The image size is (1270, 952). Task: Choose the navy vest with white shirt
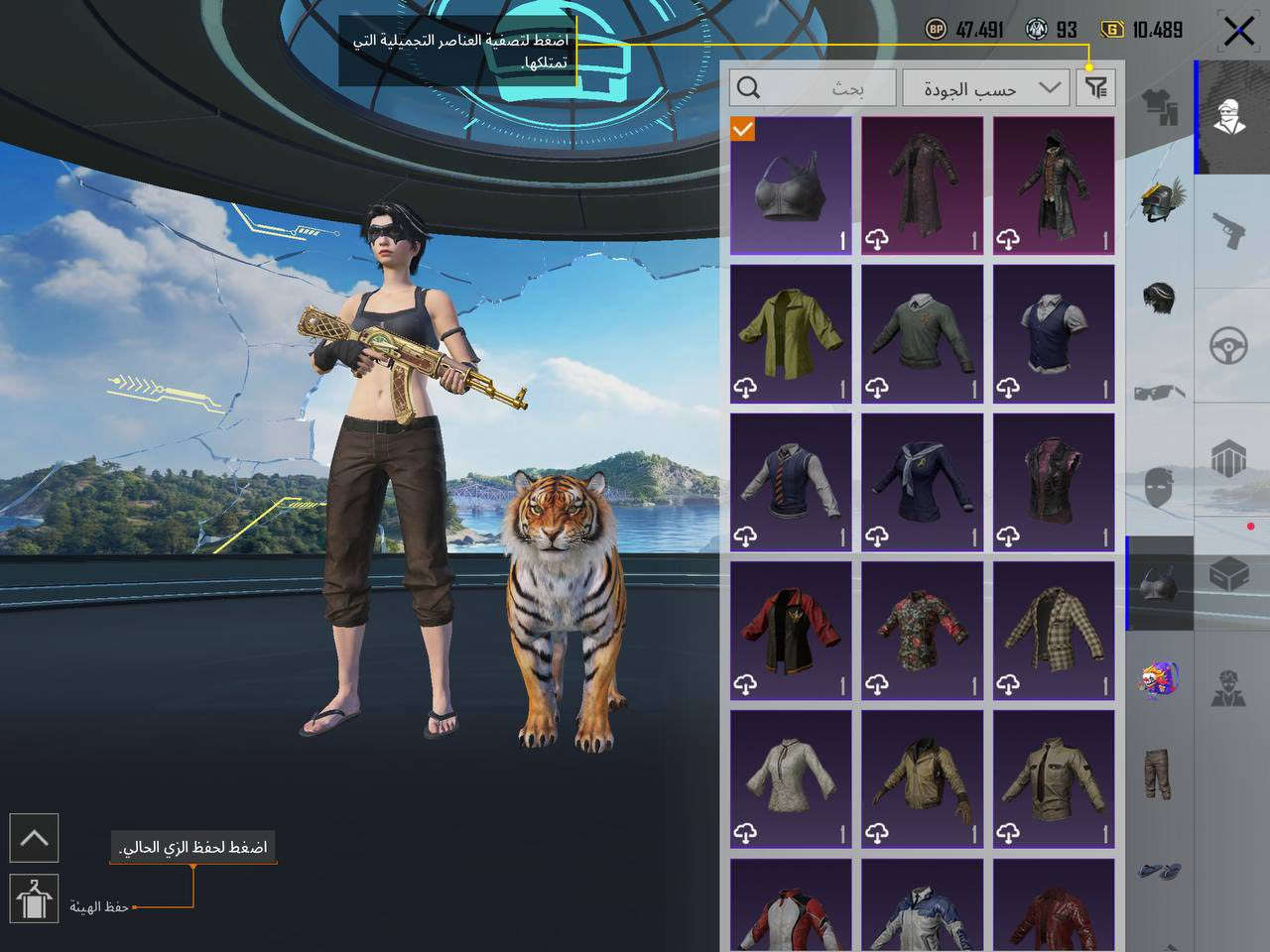[x=1054, y=334]
